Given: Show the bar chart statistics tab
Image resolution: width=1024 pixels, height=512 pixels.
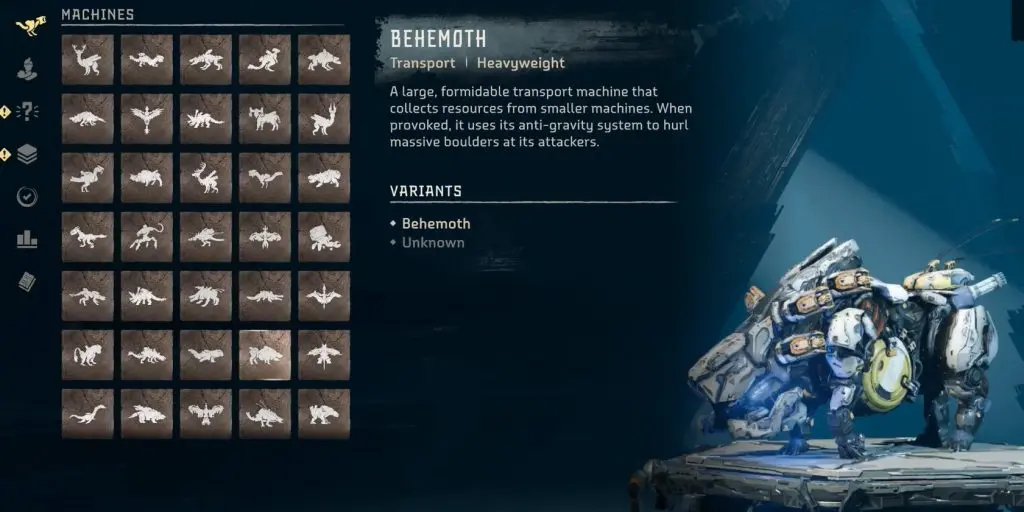Looking at the screenshot, I should tap(28, 239).
